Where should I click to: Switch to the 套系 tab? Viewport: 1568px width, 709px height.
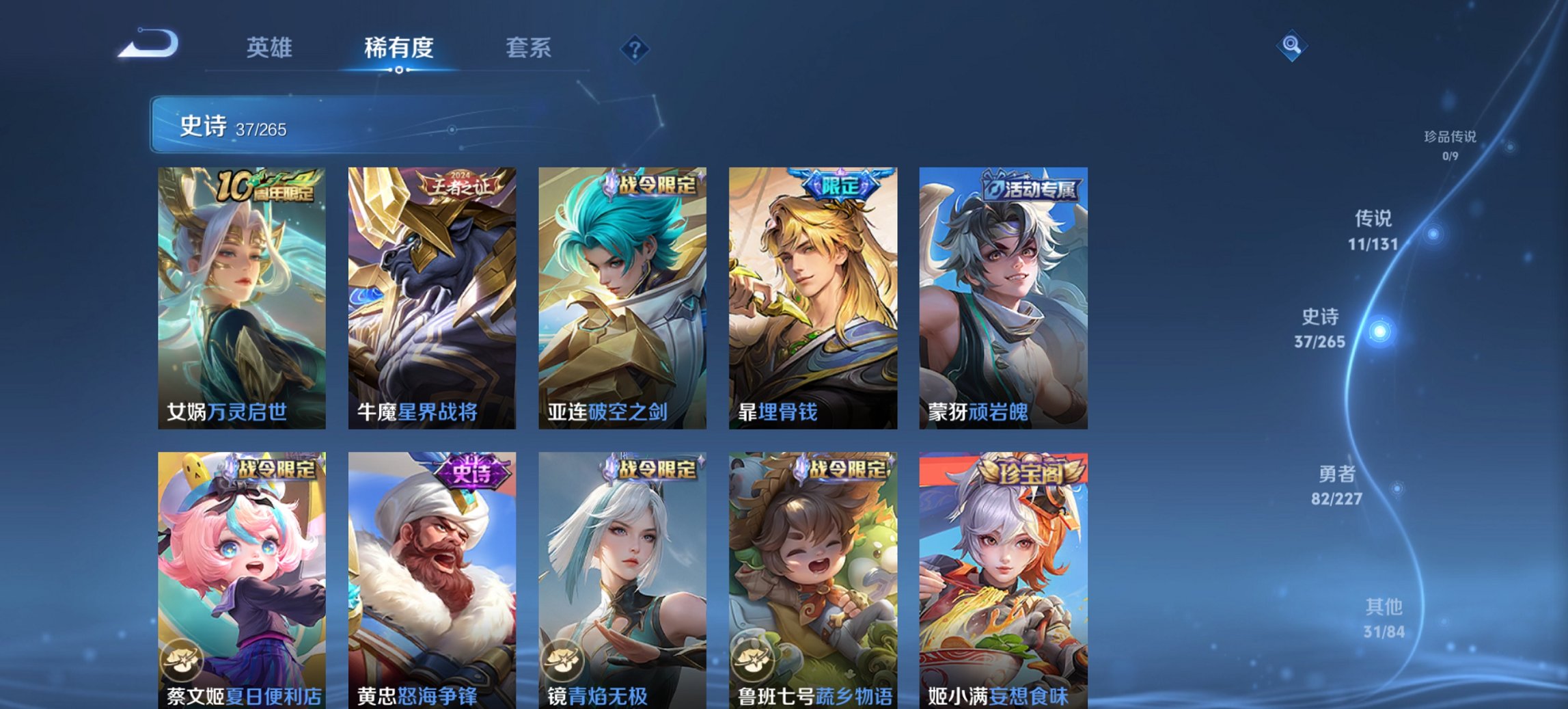[528, 48]
